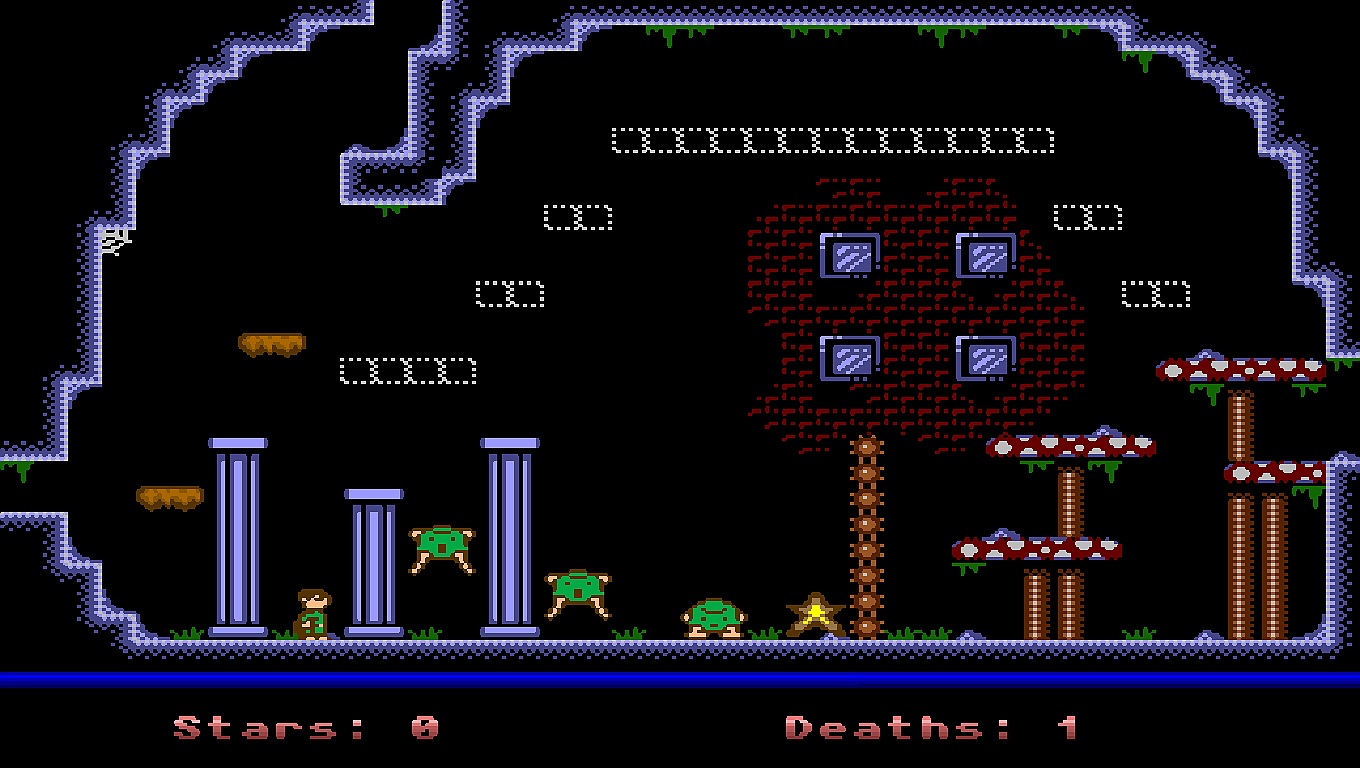Click the bottom-right window of the tree house
Screen dimensions: 1360x768
[986, 356]
